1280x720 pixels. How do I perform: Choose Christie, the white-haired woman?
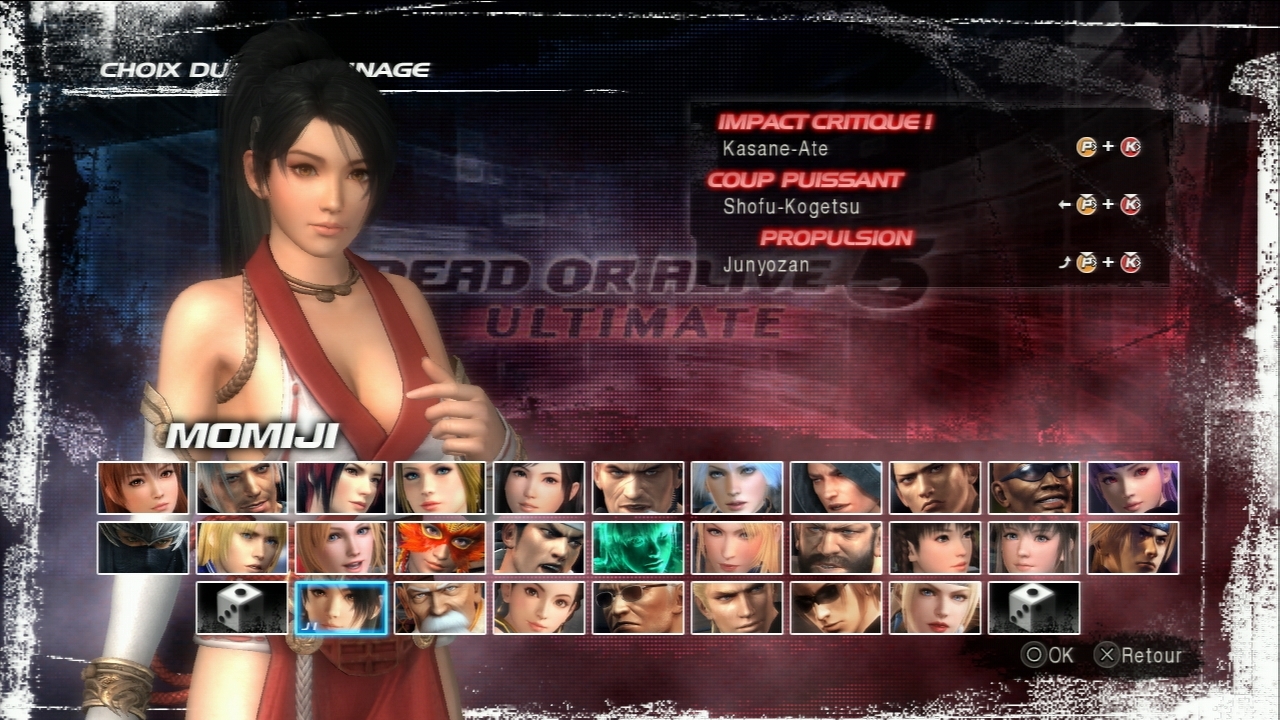tap(737, 488)
